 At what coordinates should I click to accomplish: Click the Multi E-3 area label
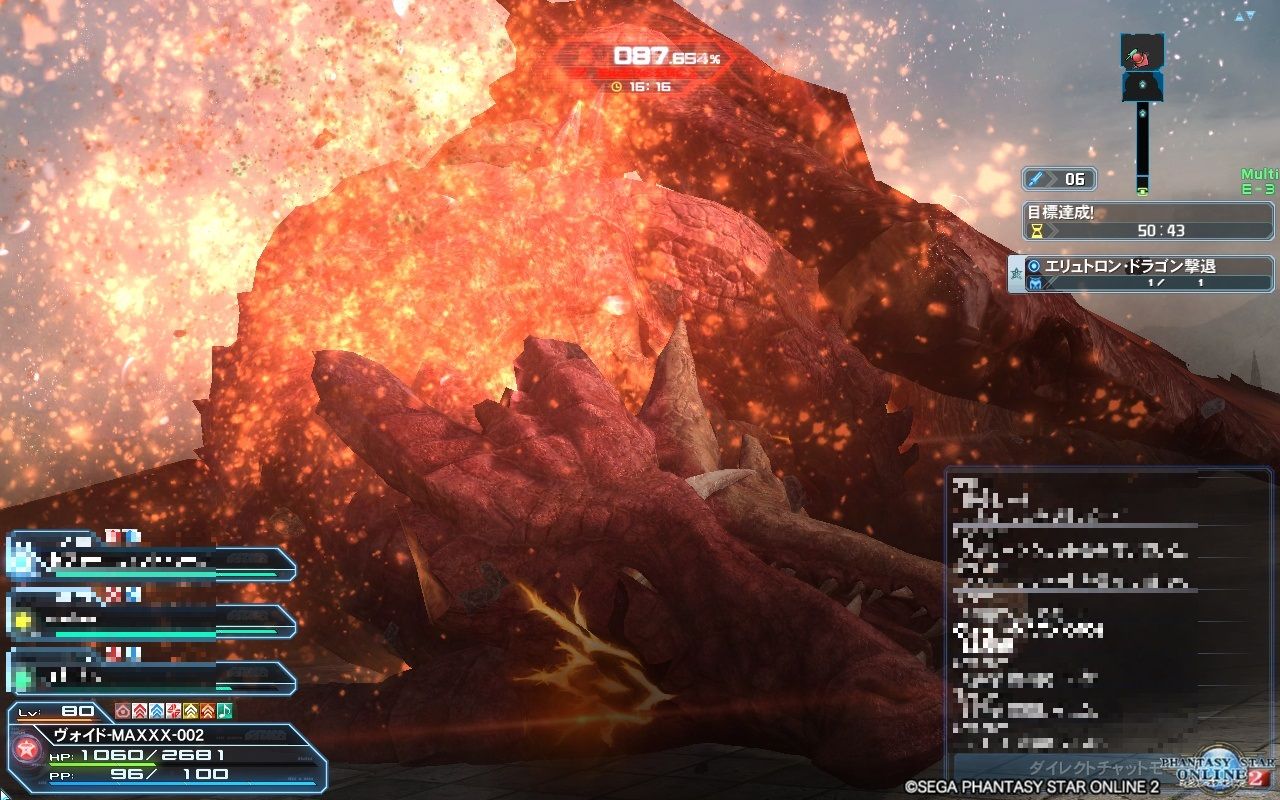point(1258,181)
